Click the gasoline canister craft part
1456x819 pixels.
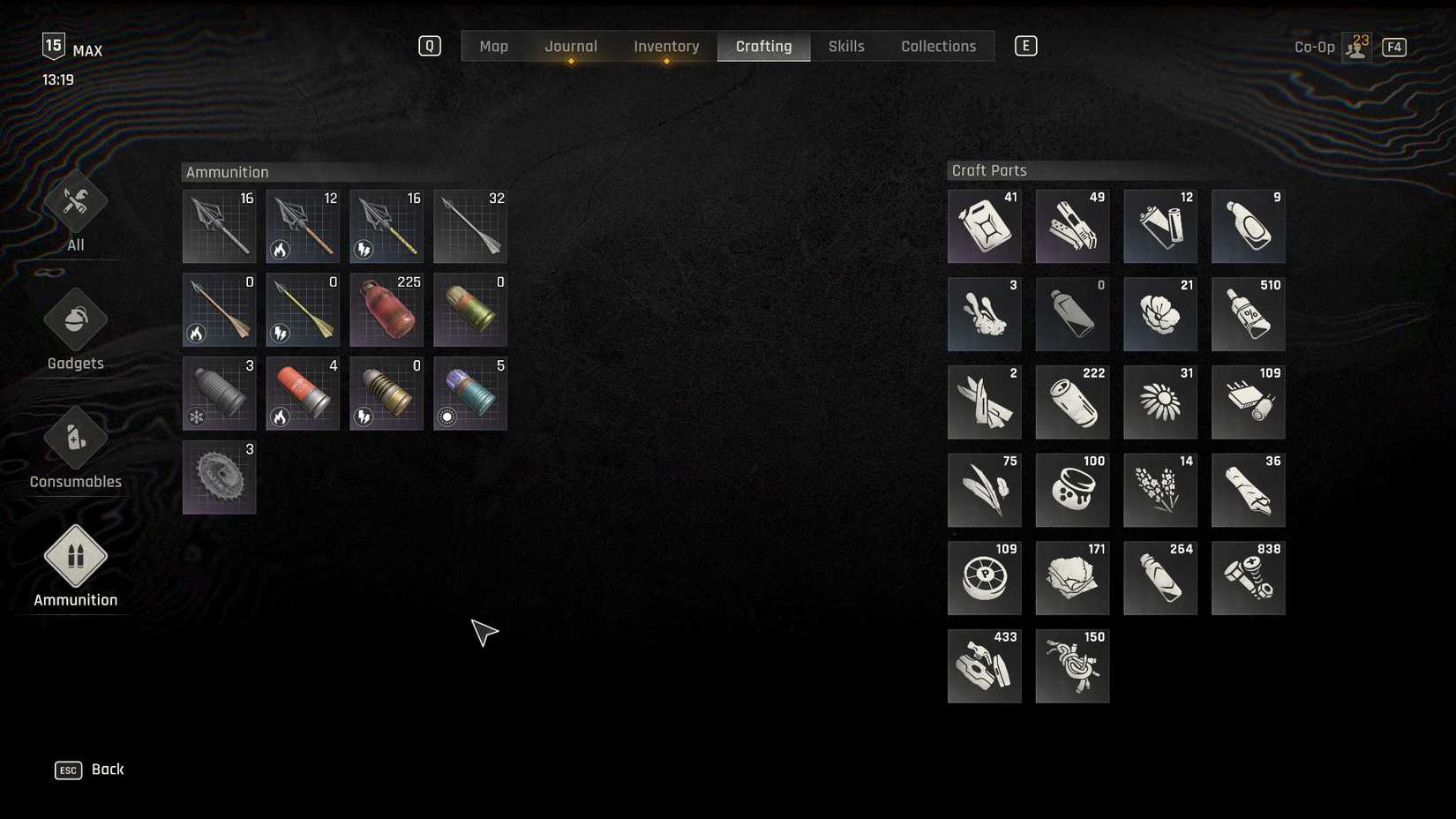(984, 226)
